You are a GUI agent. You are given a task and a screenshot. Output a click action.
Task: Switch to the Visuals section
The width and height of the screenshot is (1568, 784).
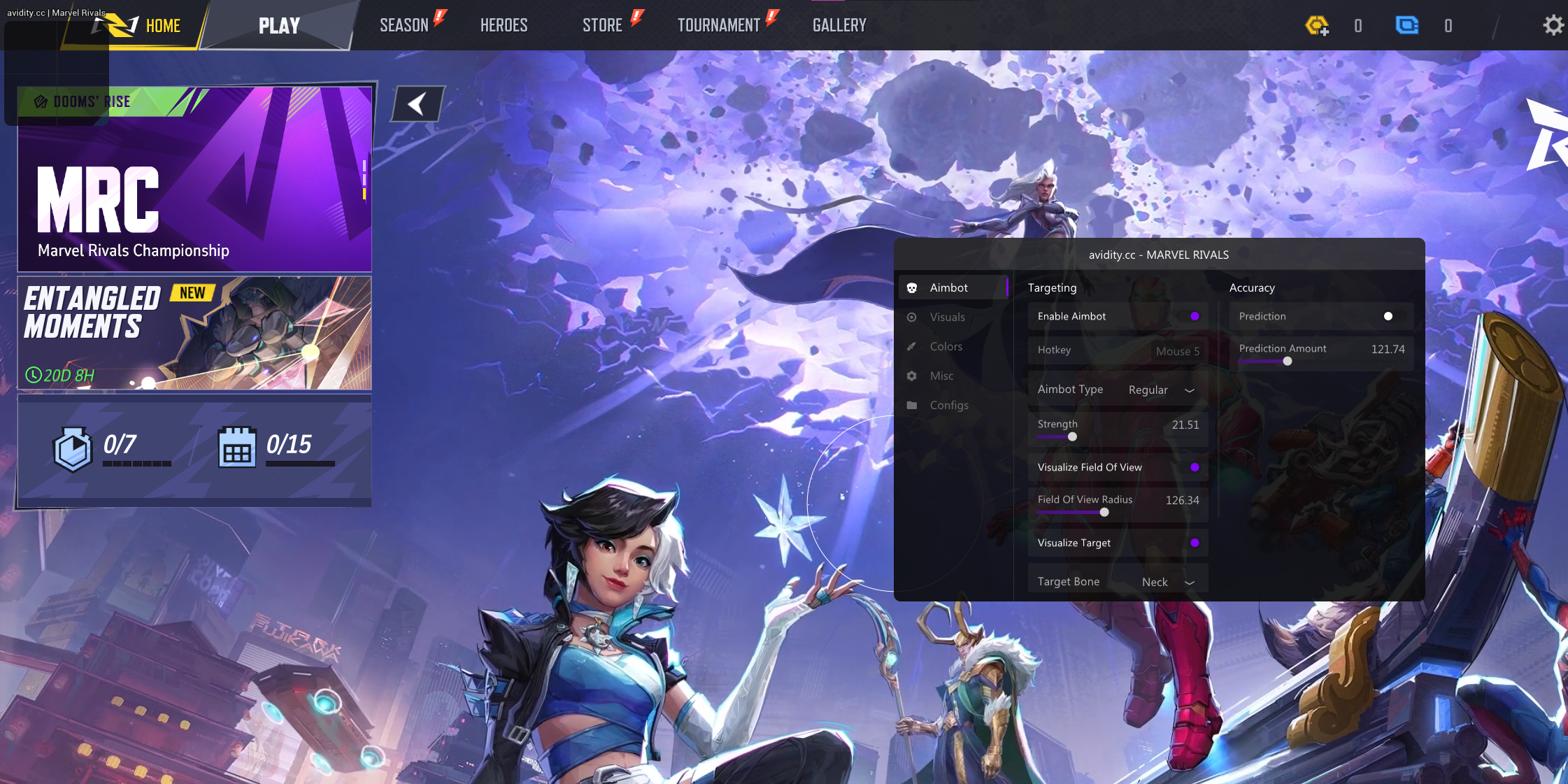[x=947, y=318]
